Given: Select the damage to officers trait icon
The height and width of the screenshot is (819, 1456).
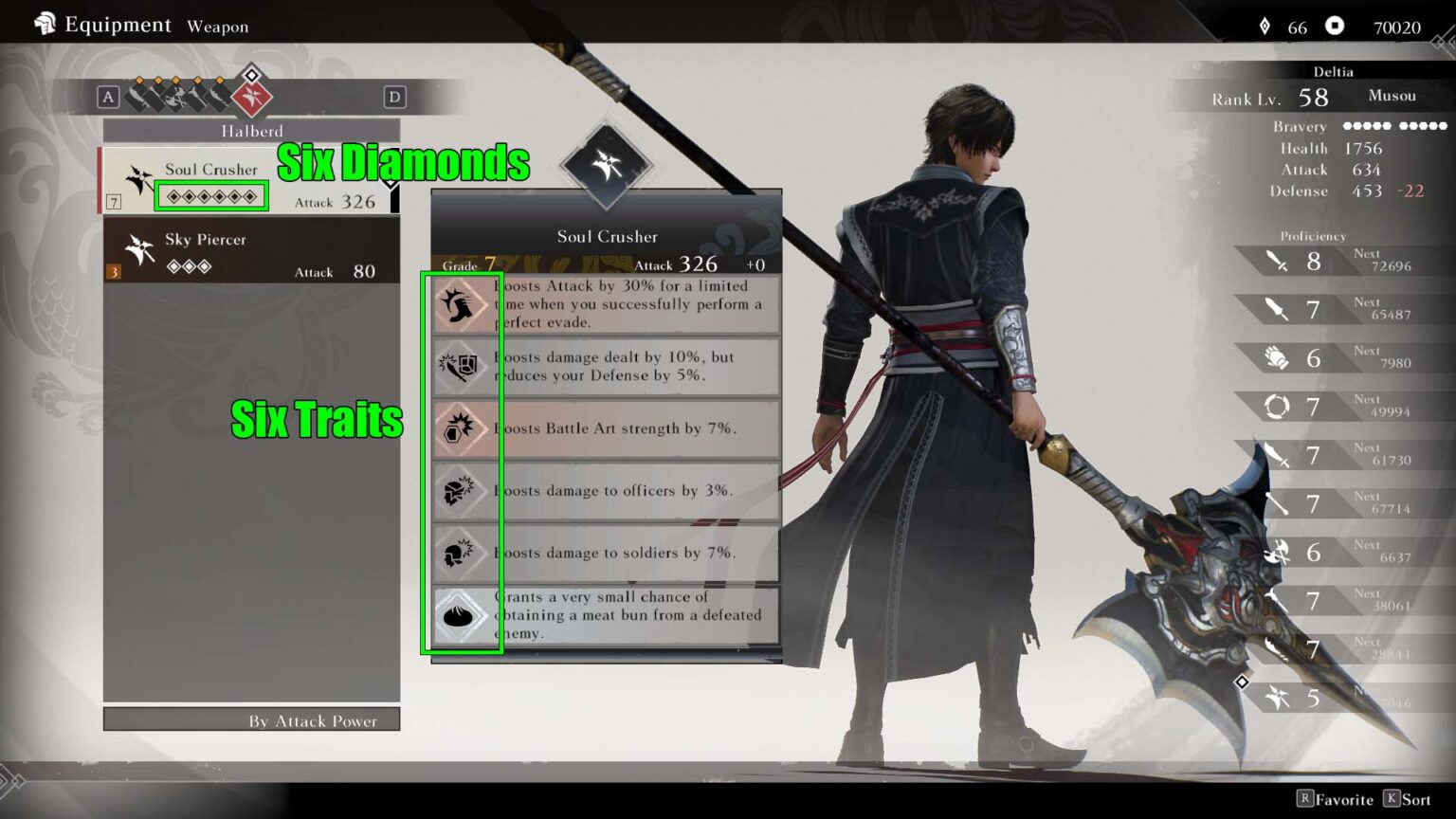Looking at the screenshot, I should 462,491.
